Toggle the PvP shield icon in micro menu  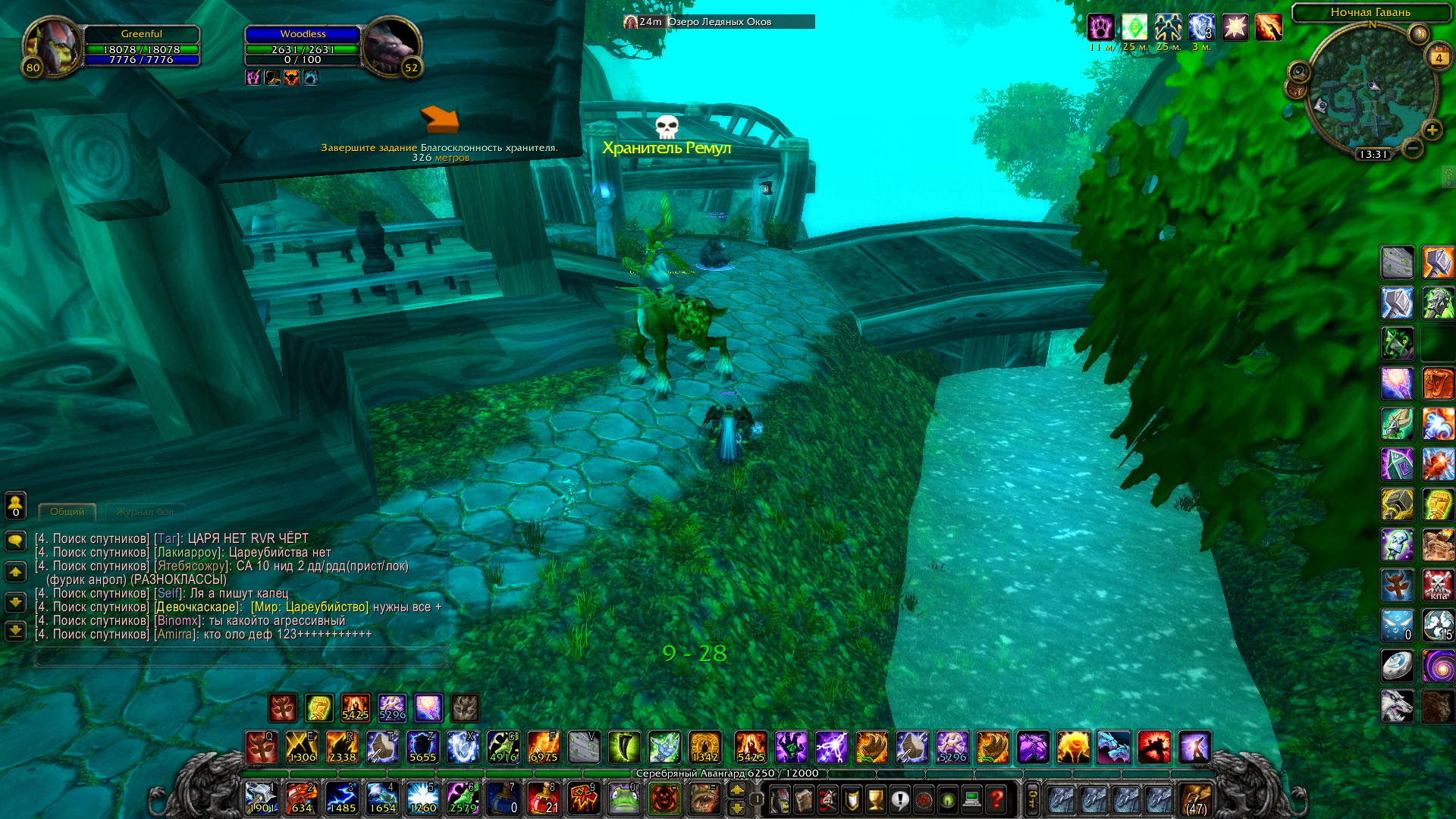coord(852,802)
